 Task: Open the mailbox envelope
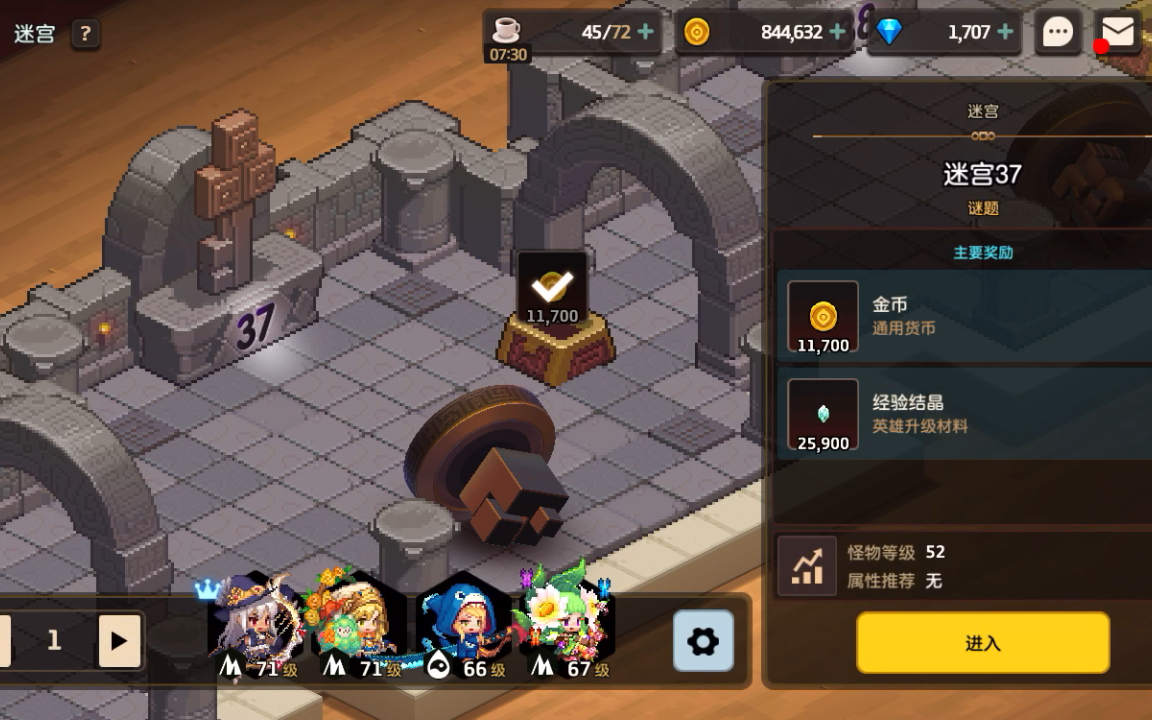tap(1118, 32)
